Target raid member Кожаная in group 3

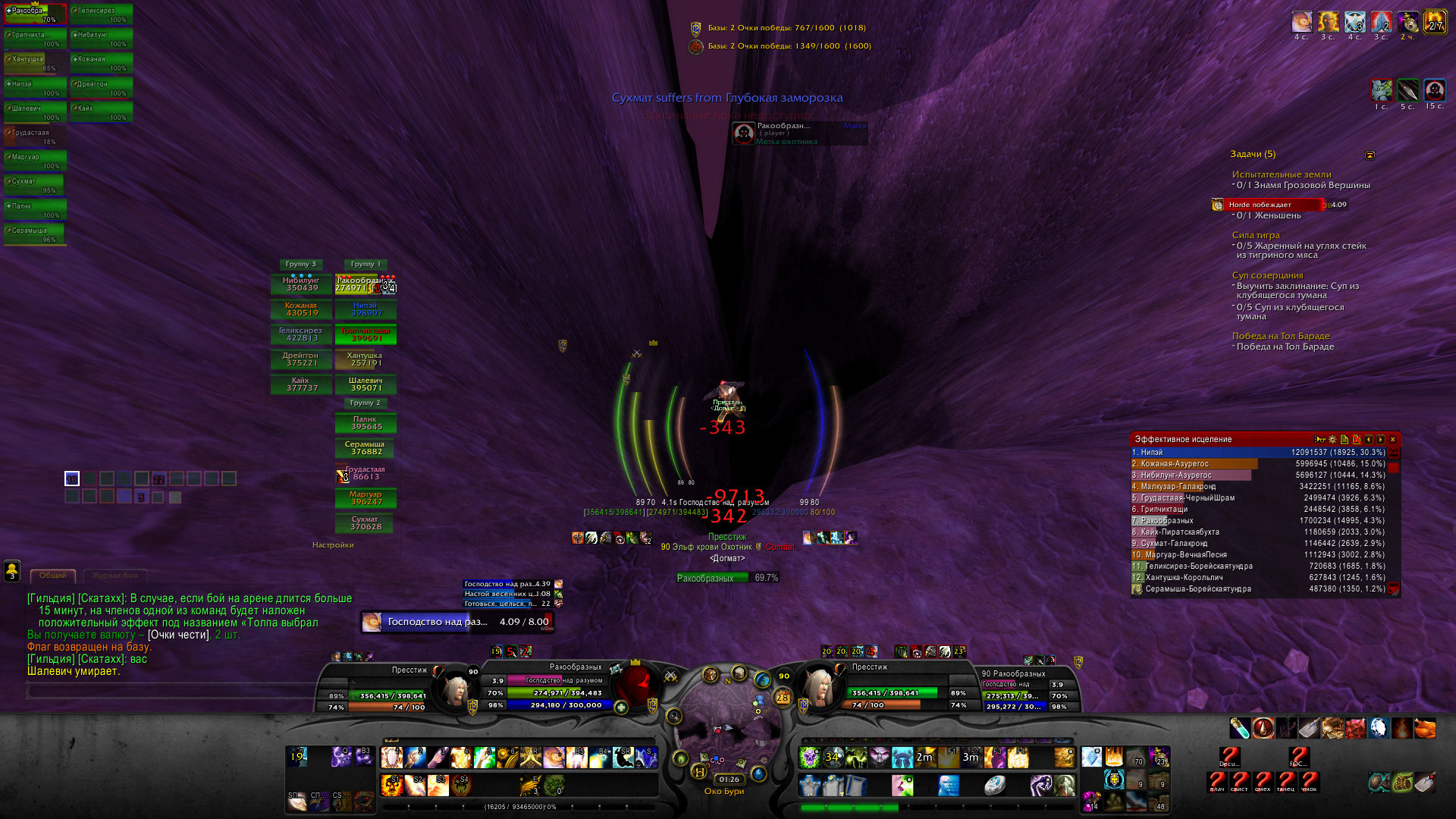click(x=301, y=309)
